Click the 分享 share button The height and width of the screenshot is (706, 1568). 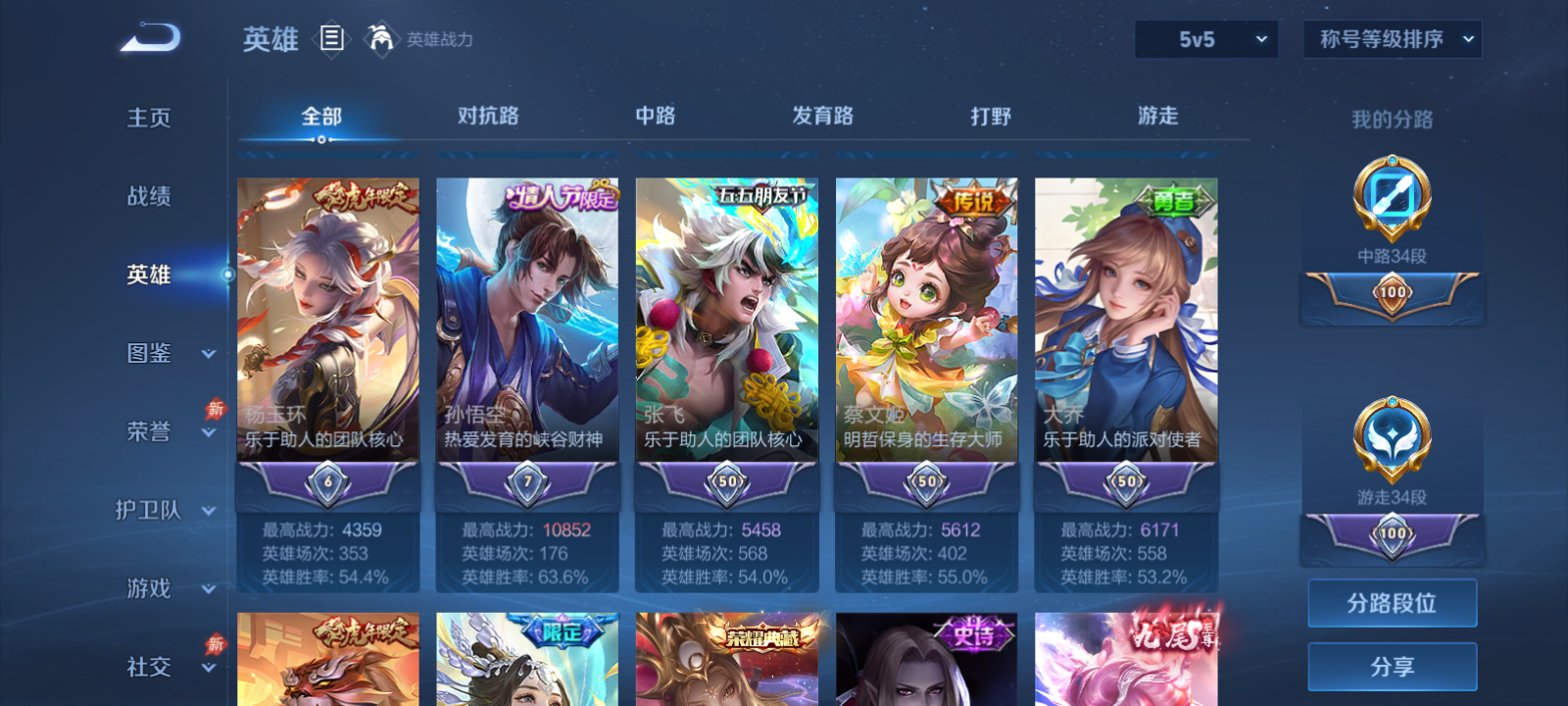point(1393,665)
